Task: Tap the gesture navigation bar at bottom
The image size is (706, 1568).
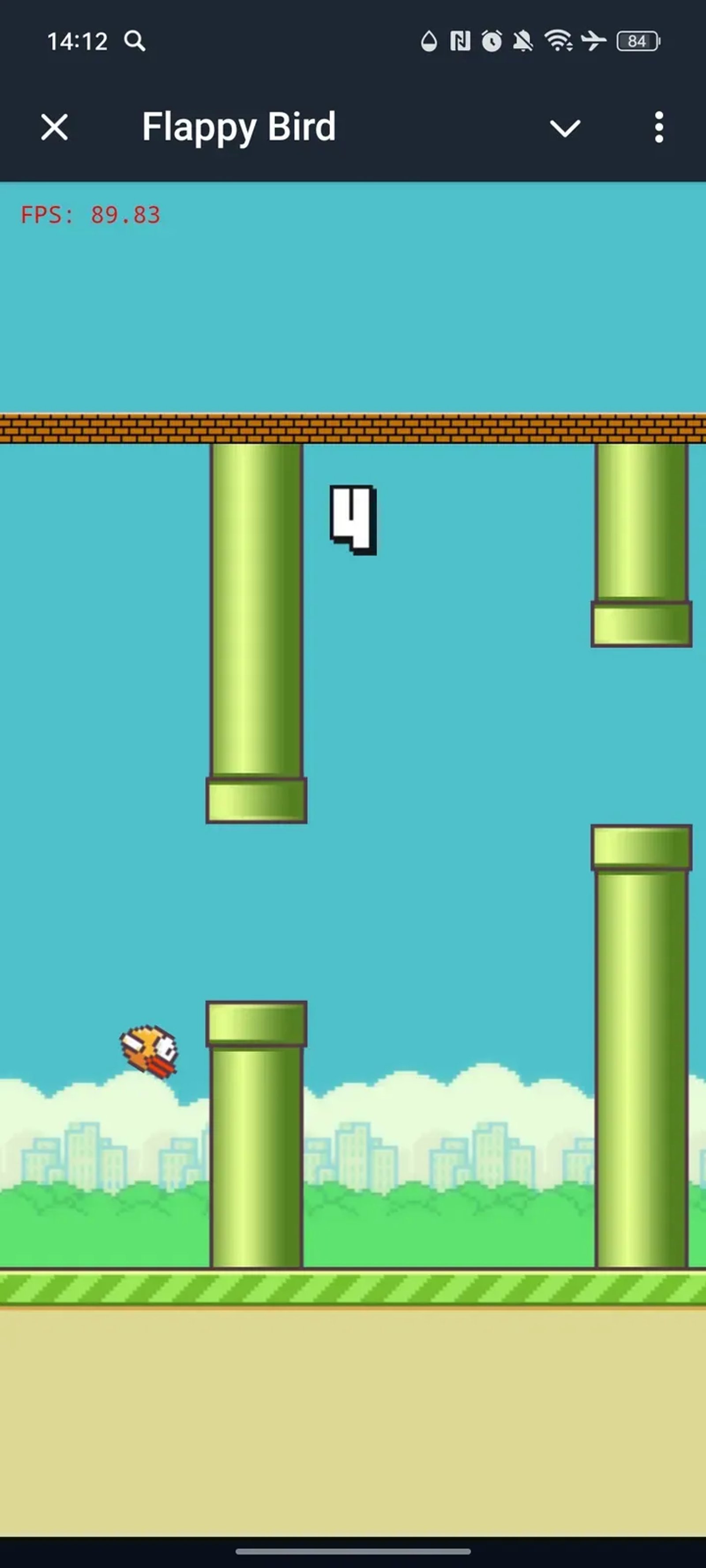Action: [x=353, y=1550]
